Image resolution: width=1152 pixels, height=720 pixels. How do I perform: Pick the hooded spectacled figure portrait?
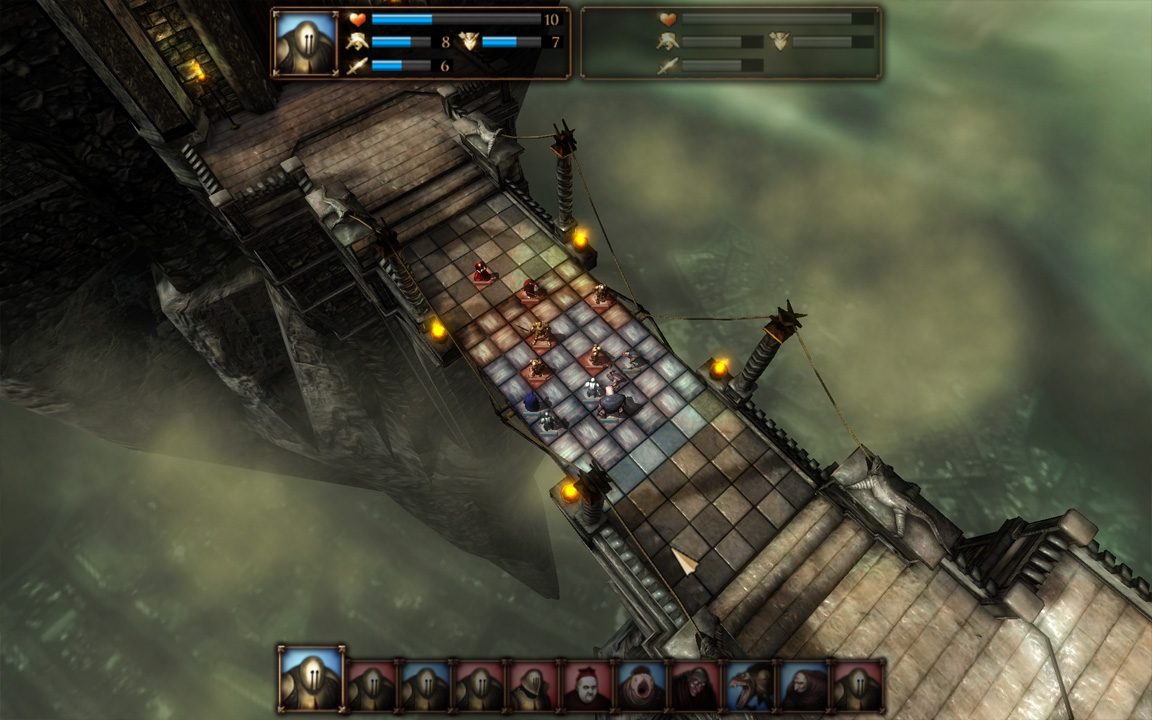click(695, 686)
